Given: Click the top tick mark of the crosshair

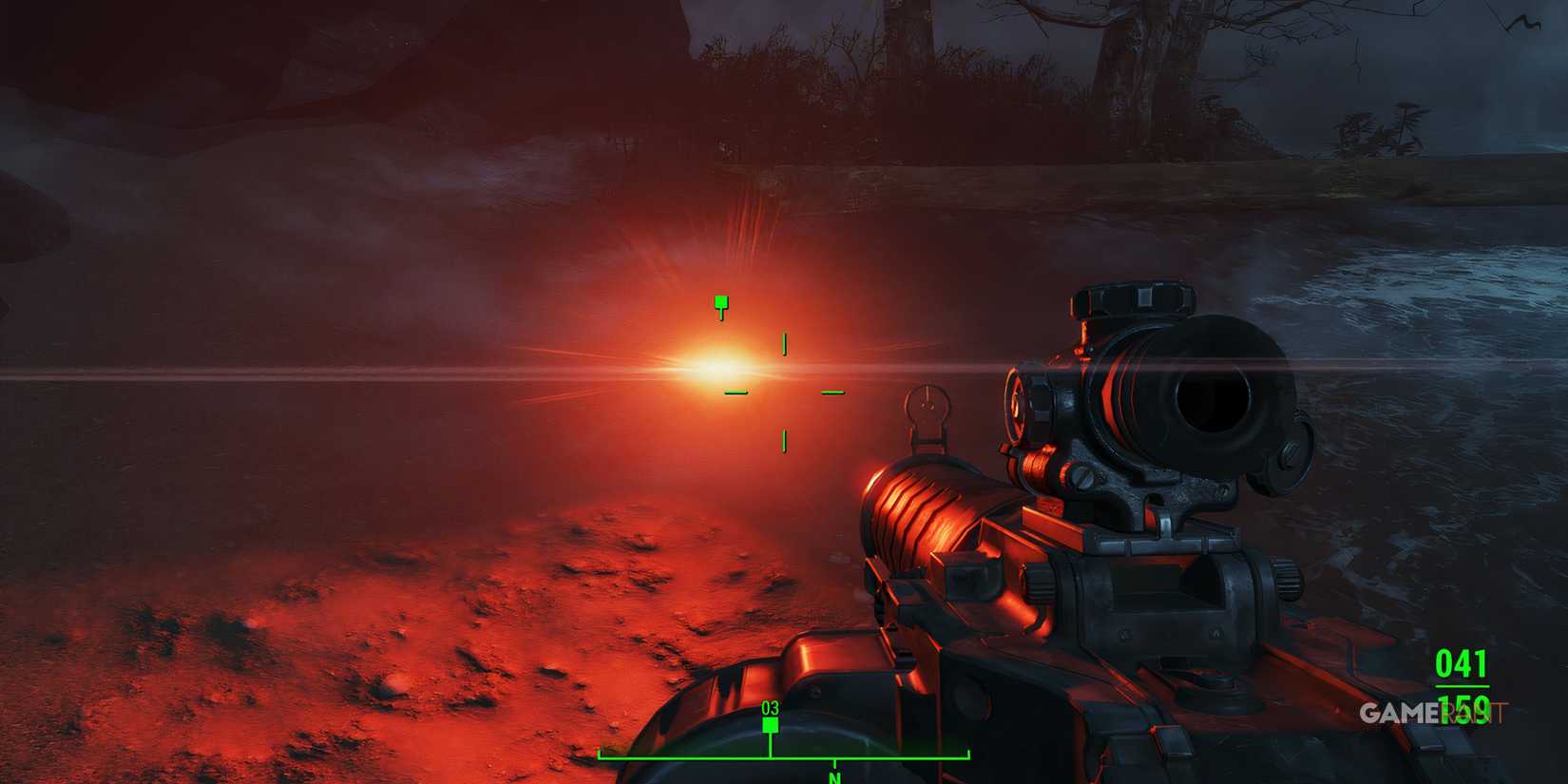Looking at the screenshot, I should coord(784,342).
